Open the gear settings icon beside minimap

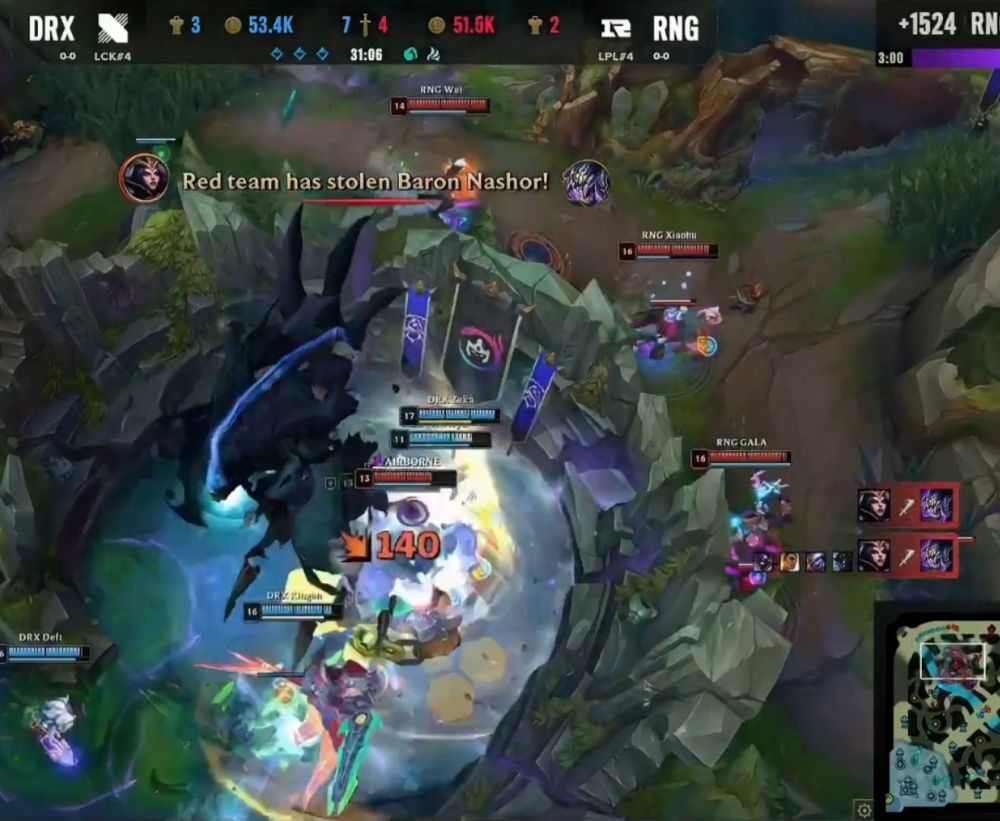pyautogui.click(x=865, y=809)
